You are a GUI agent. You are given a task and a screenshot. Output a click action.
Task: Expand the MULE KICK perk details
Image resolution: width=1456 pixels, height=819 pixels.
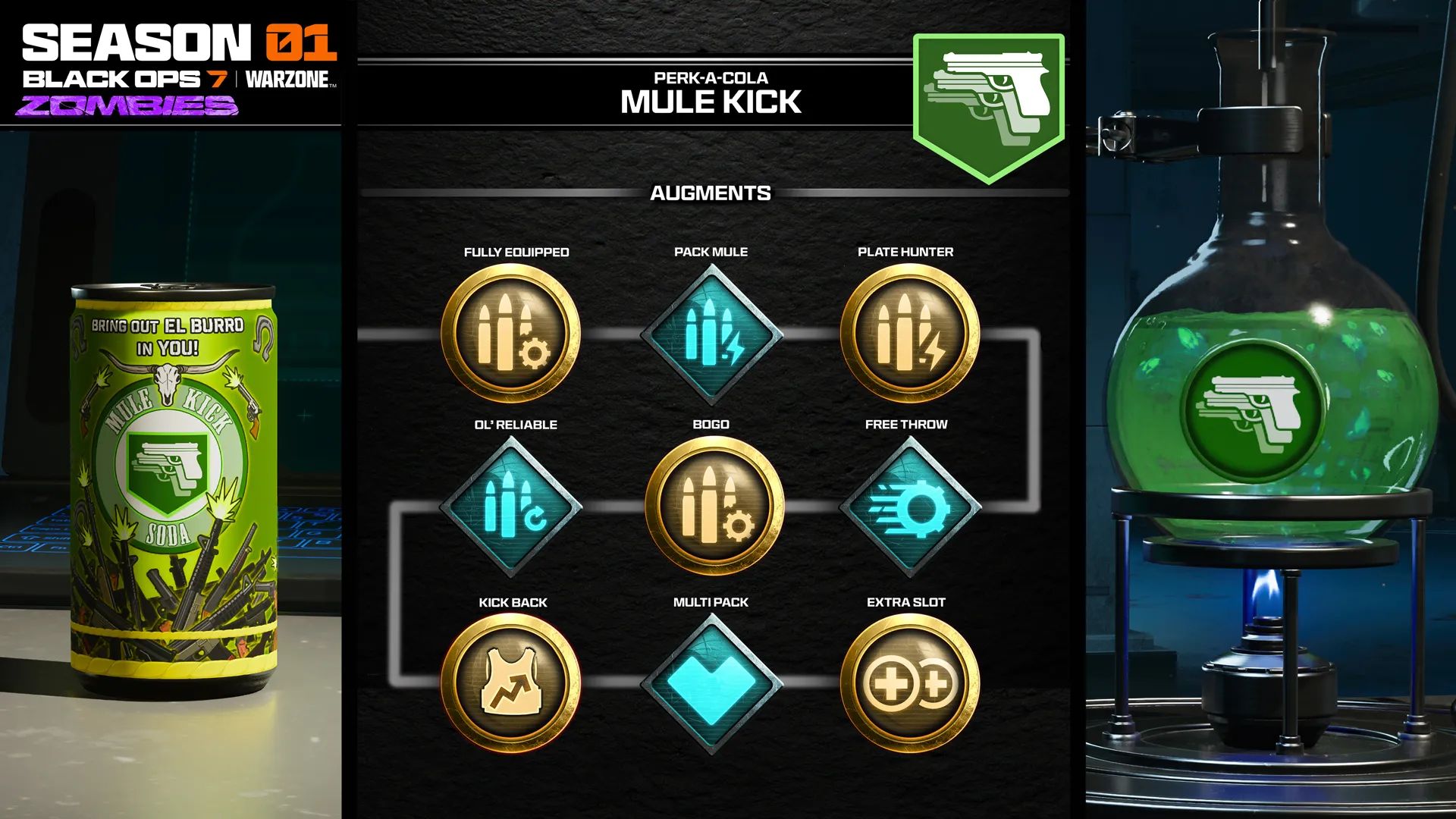click(711, 99)
